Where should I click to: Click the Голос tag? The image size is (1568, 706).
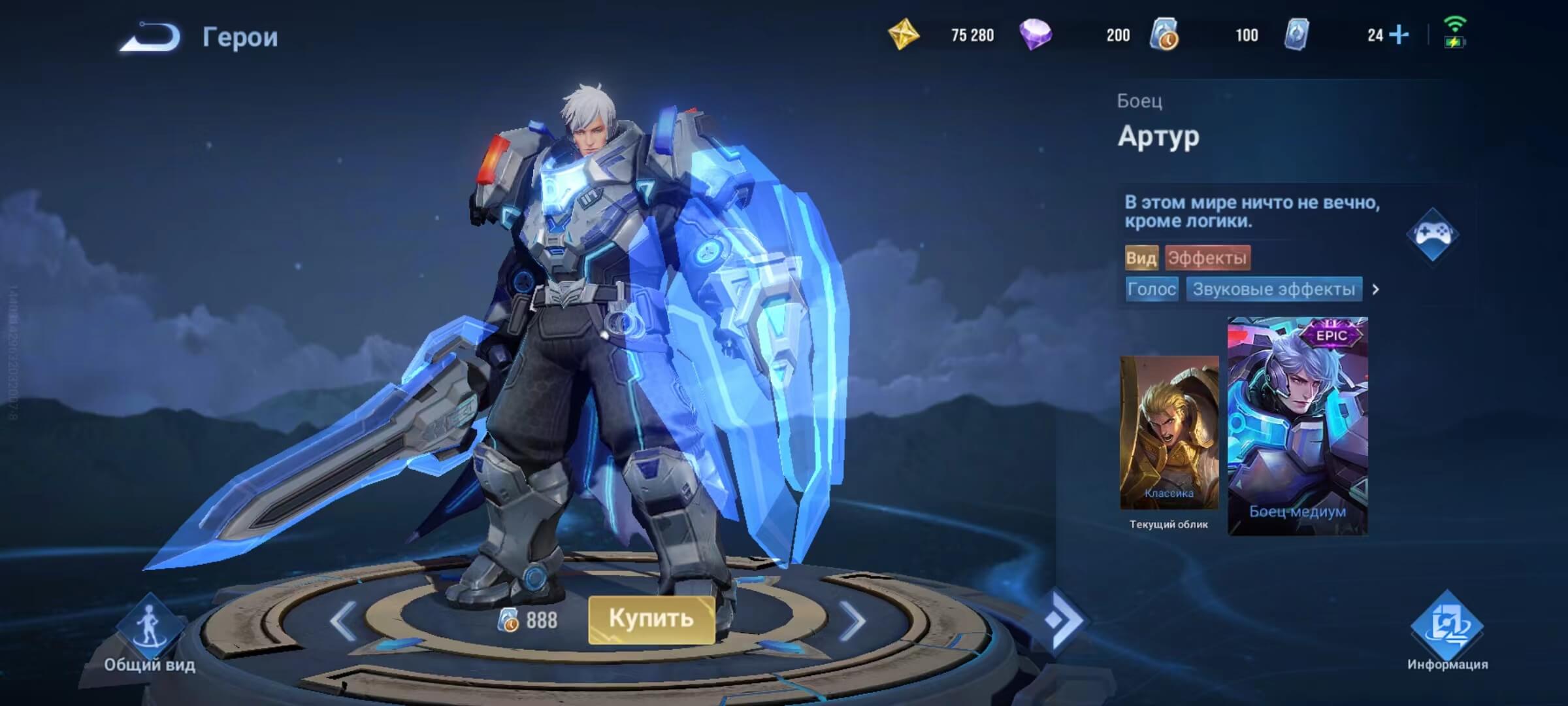tap(1151, 289)
